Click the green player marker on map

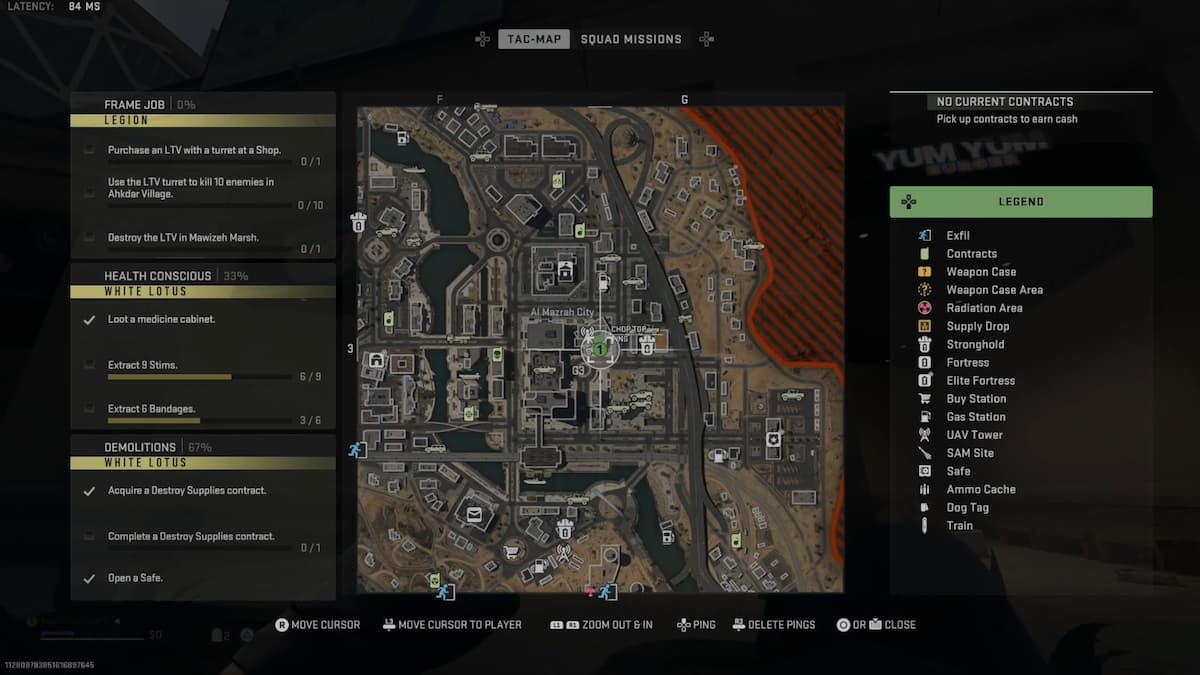(x=599, y=350)
